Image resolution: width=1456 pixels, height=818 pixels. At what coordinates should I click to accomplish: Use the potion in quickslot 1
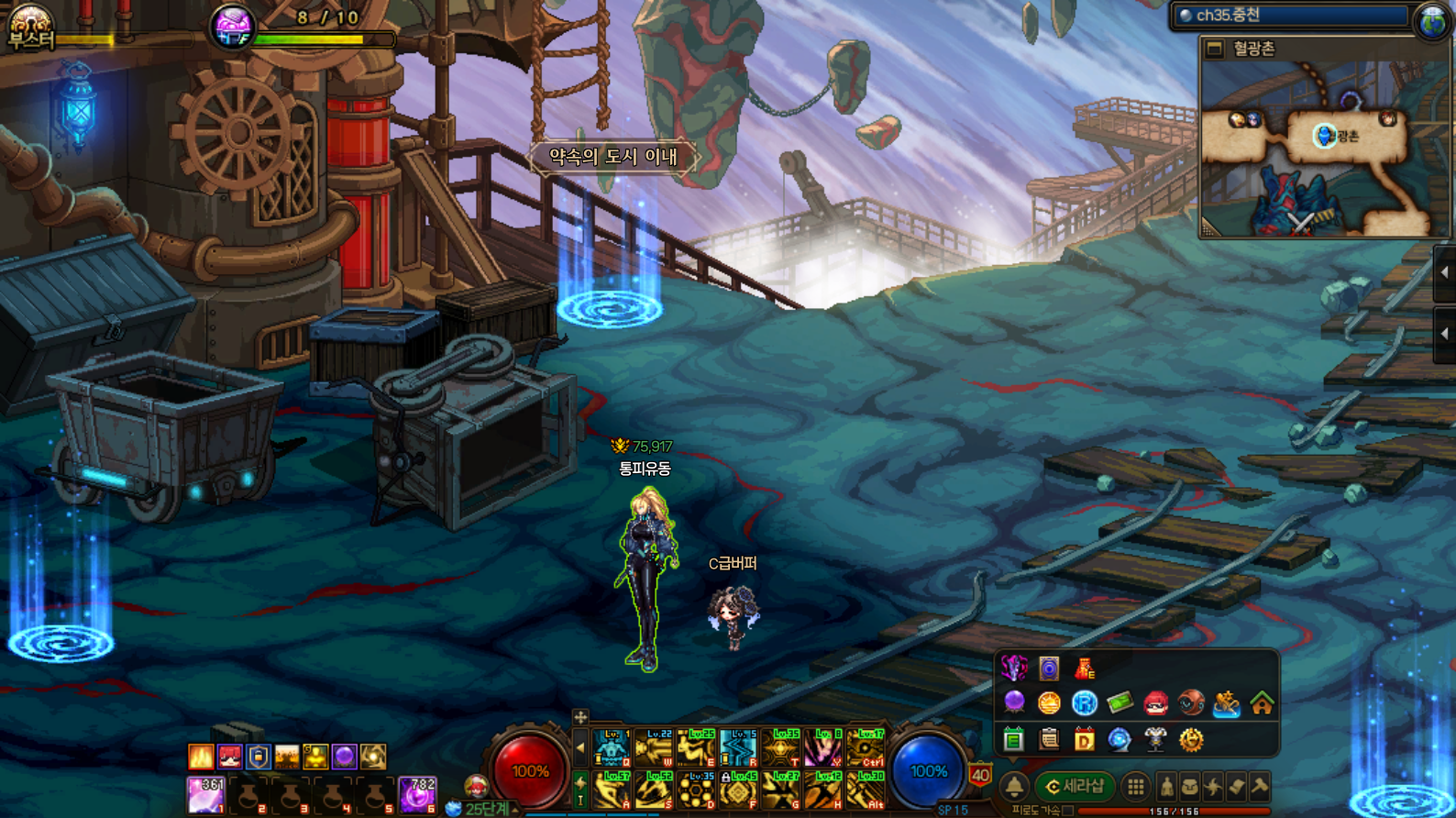click(x=205, y=795)
